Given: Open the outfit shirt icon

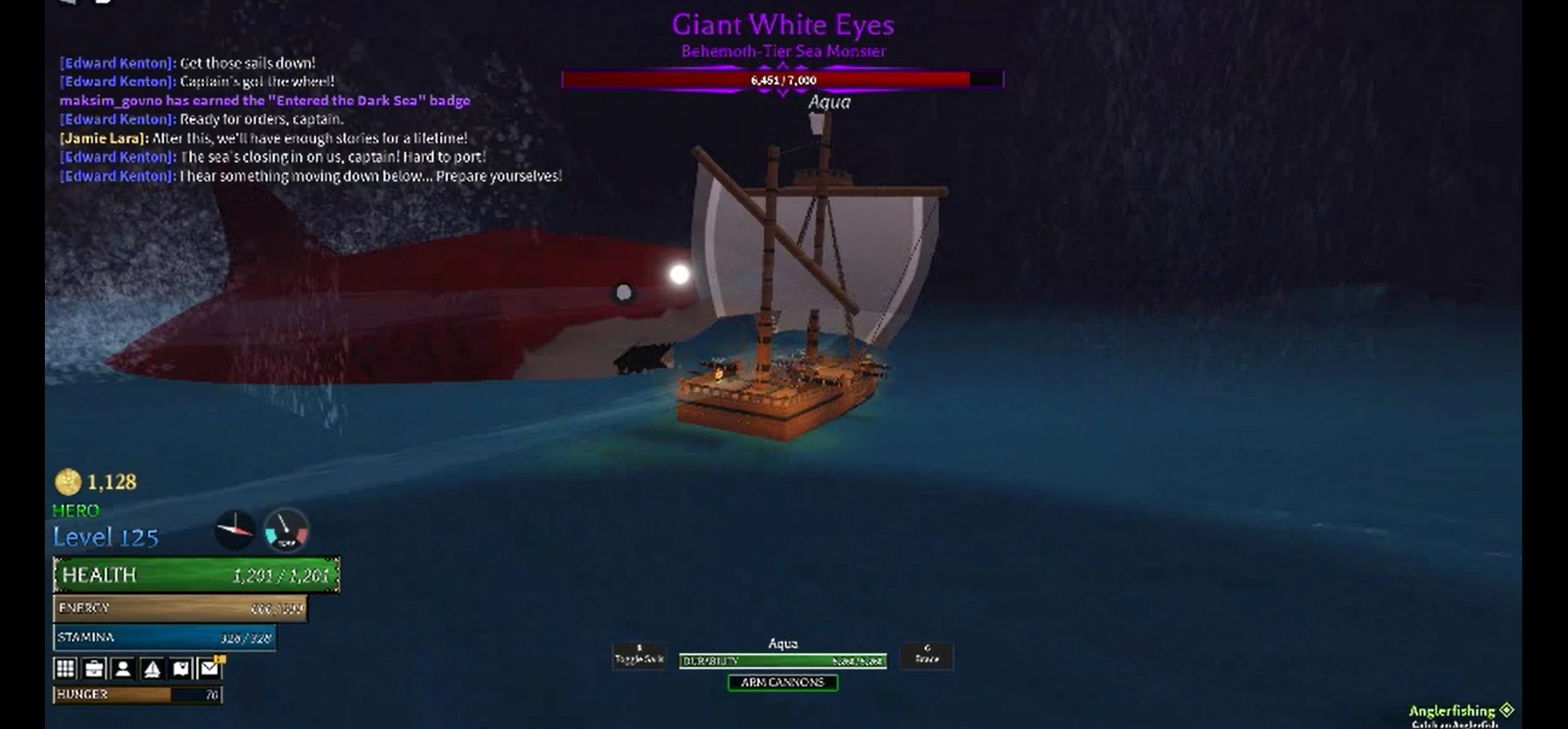Looking at the screenshot, I should click(181, 668).
